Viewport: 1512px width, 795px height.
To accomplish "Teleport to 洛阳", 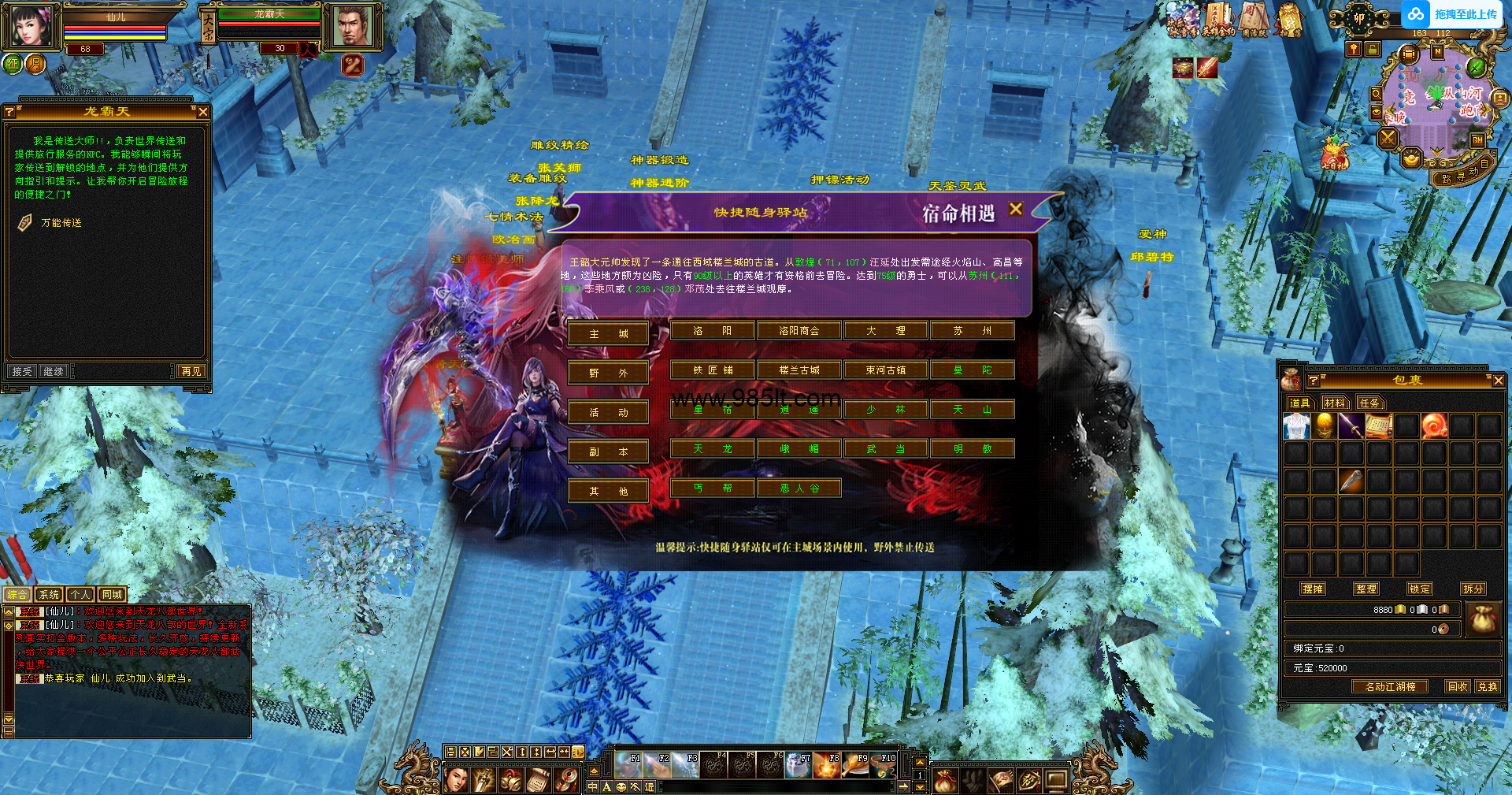I will click(x=713, y=331).
